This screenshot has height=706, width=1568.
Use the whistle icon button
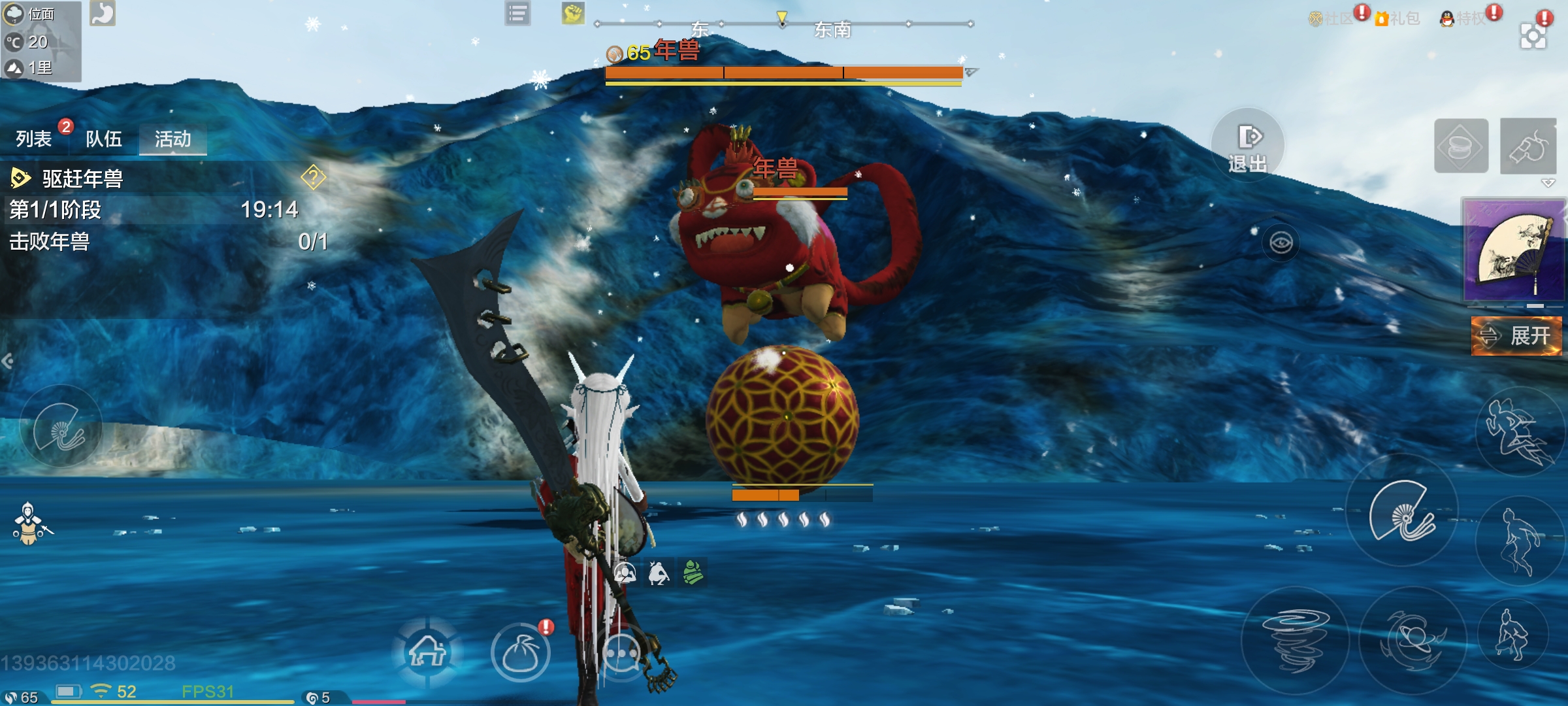tap(1527, 146)
